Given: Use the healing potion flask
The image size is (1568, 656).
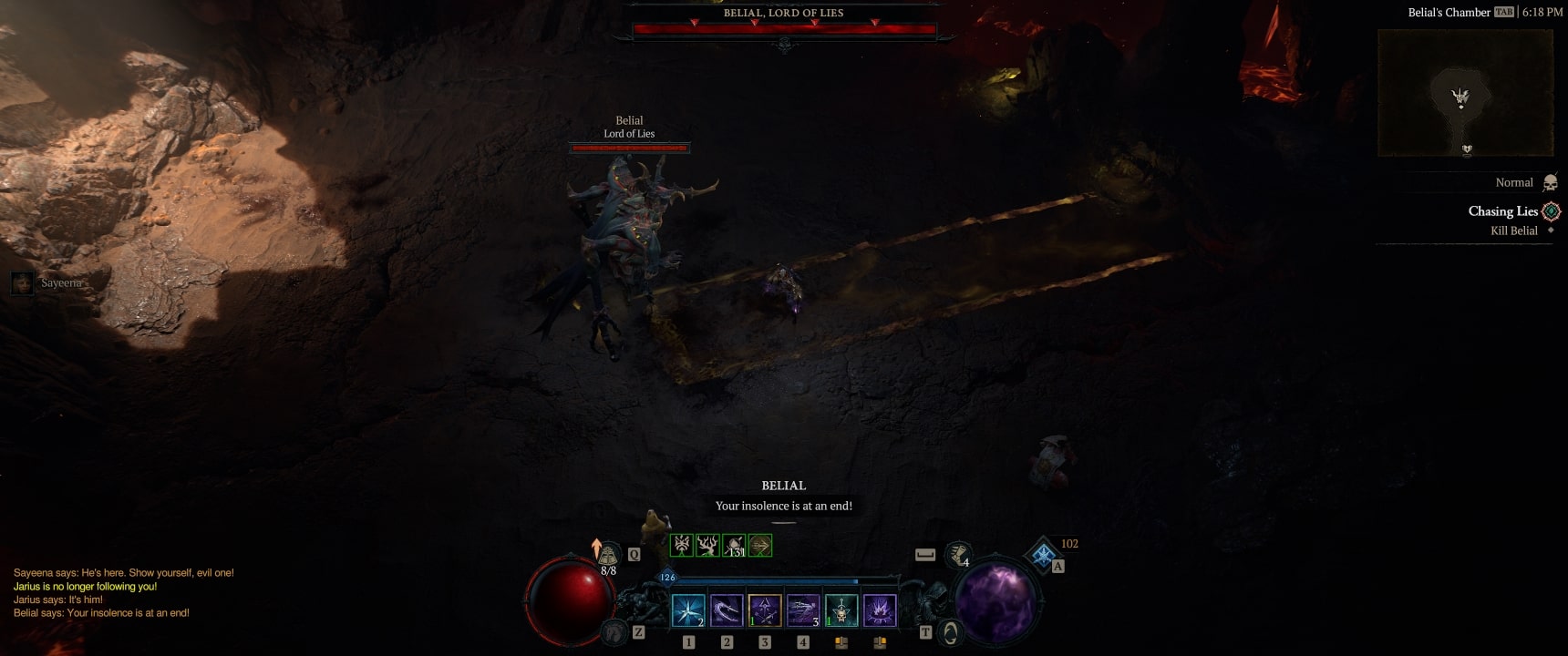Looking at the screenshot, I should [x=608, y=554].
